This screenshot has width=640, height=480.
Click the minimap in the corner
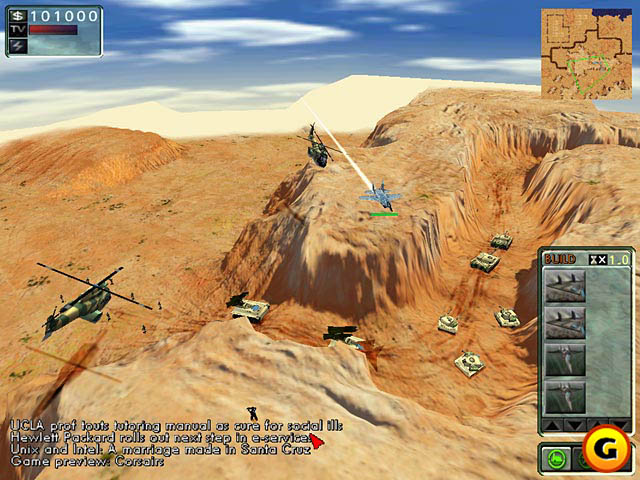(x=588, y=53)
